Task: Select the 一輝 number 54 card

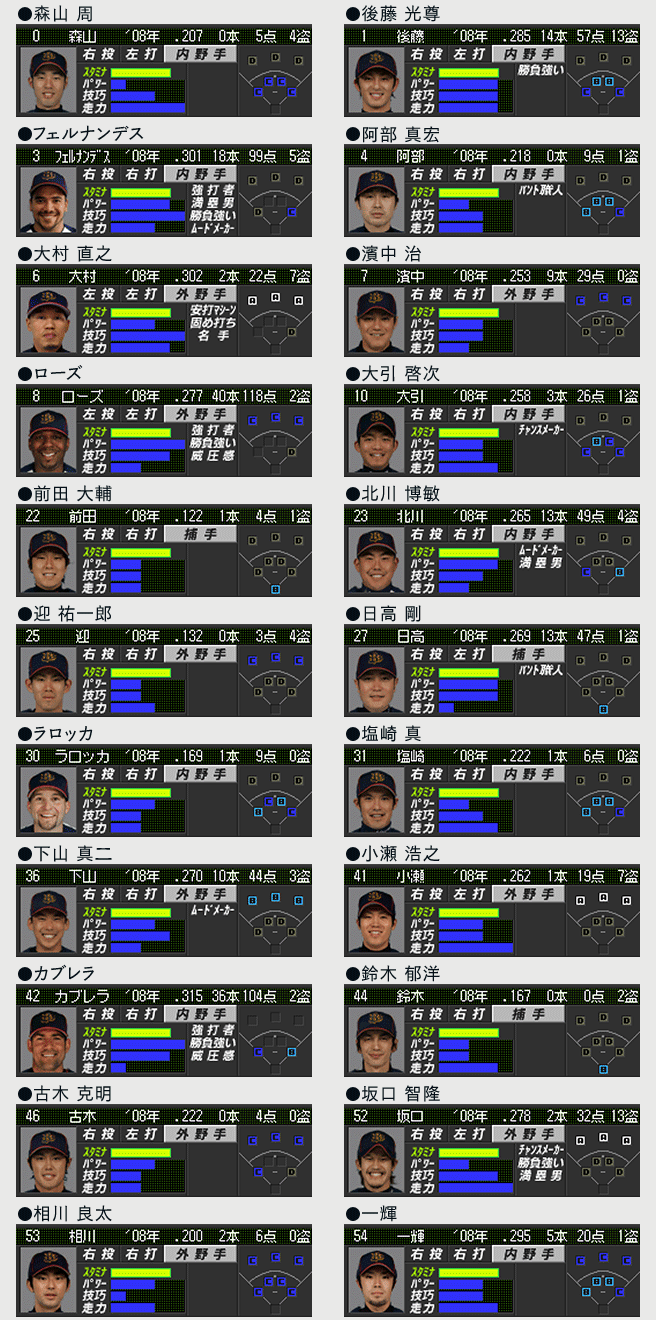Action: 492,1271
